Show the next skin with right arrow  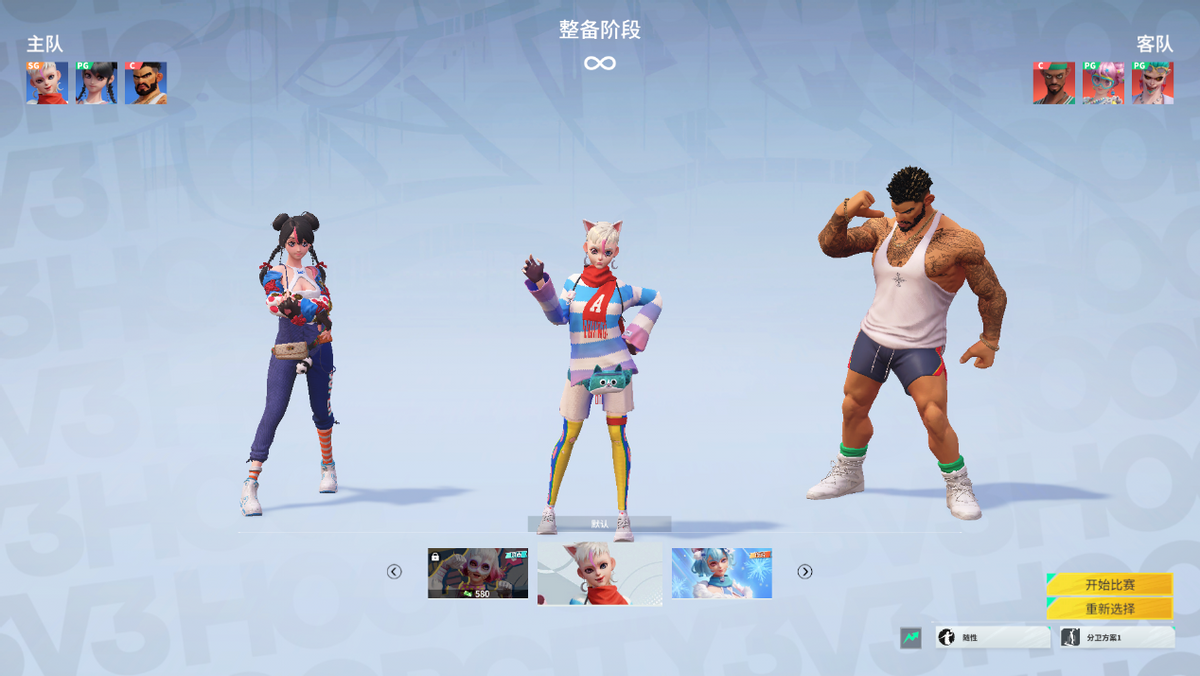pos(805,572)
